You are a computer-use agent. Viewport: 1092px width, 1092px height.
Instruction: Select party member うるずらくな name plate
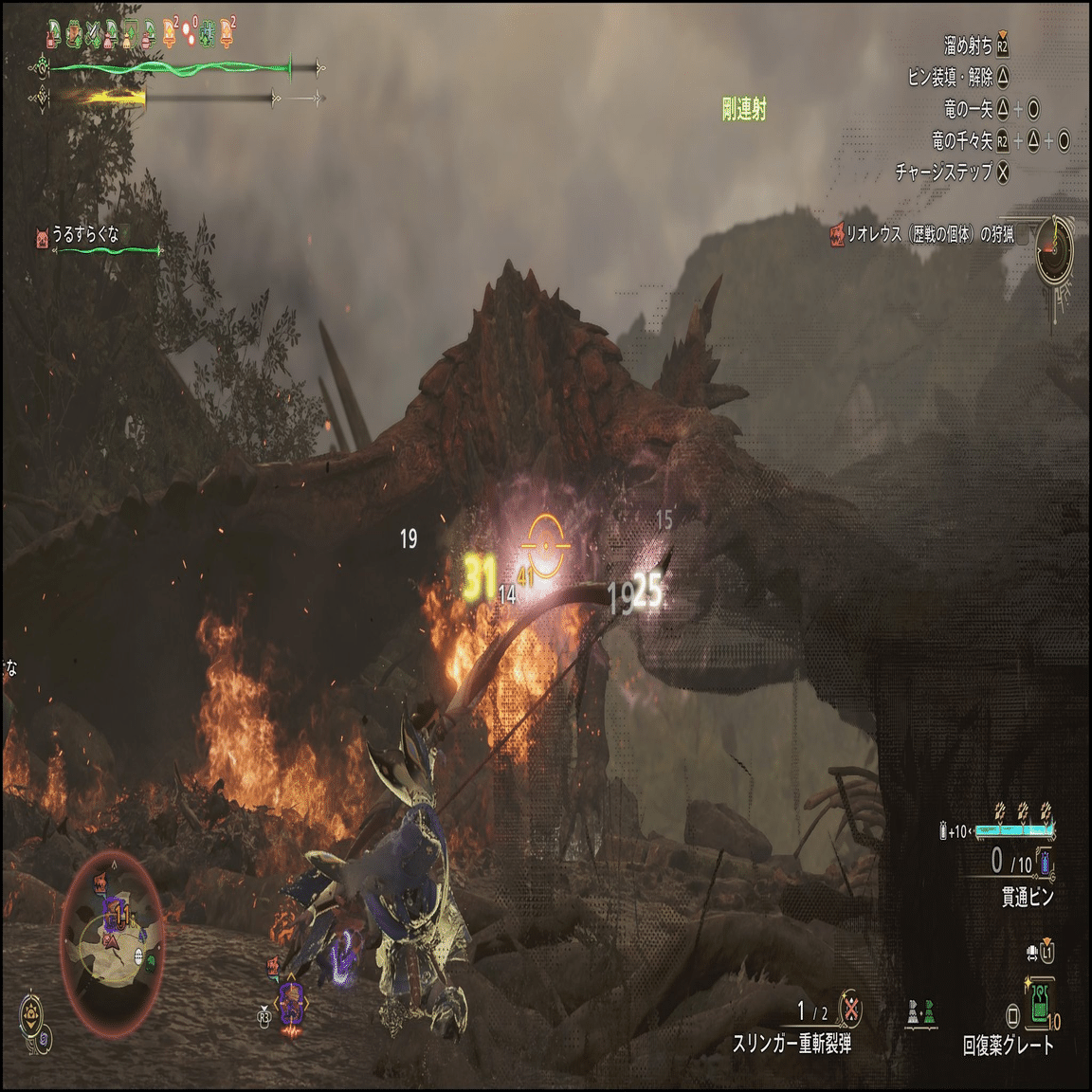[85, 235]
